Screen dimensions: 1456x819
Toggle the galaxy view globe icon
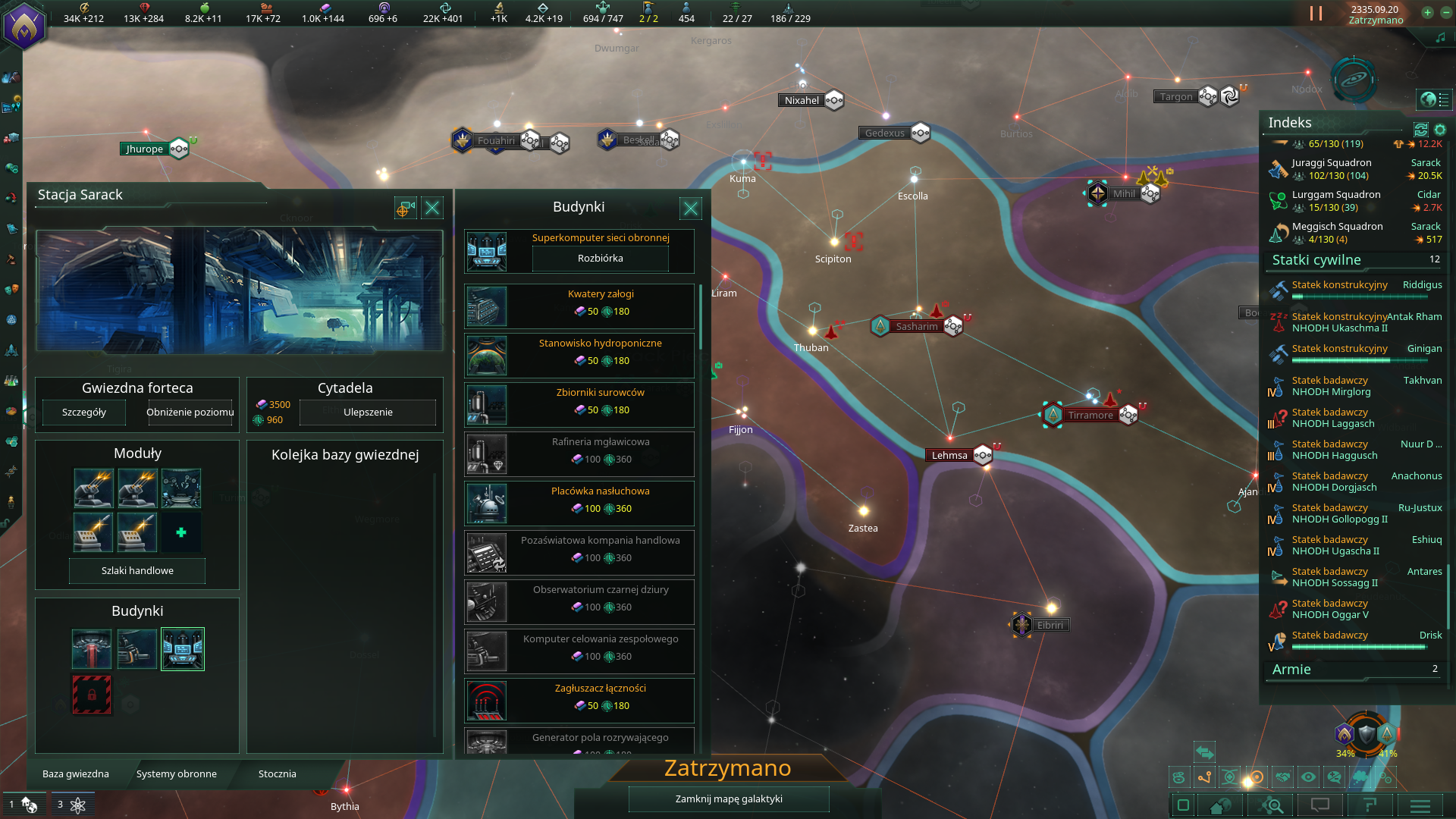click(1429, 99)
